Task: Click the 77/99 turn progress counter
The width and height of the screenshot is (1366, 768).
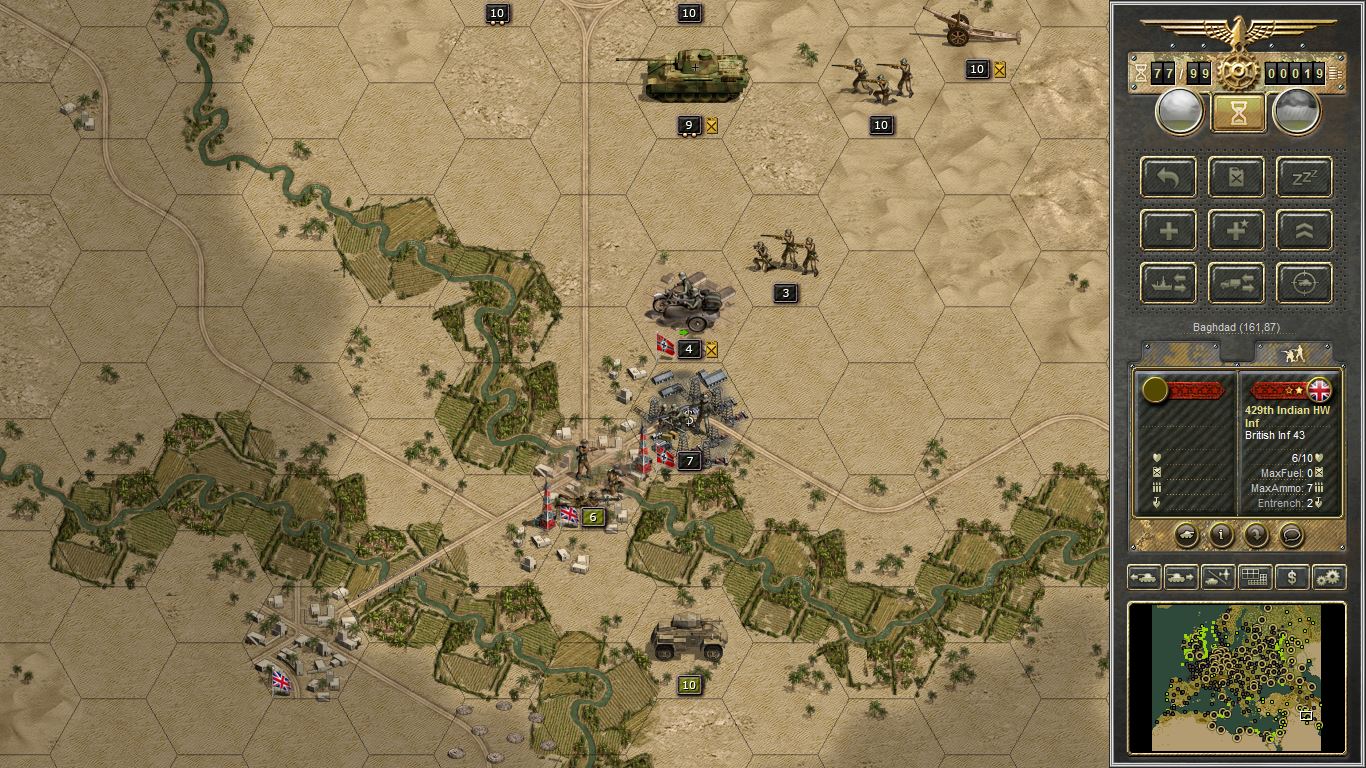Action: (x=1181, y=72)
